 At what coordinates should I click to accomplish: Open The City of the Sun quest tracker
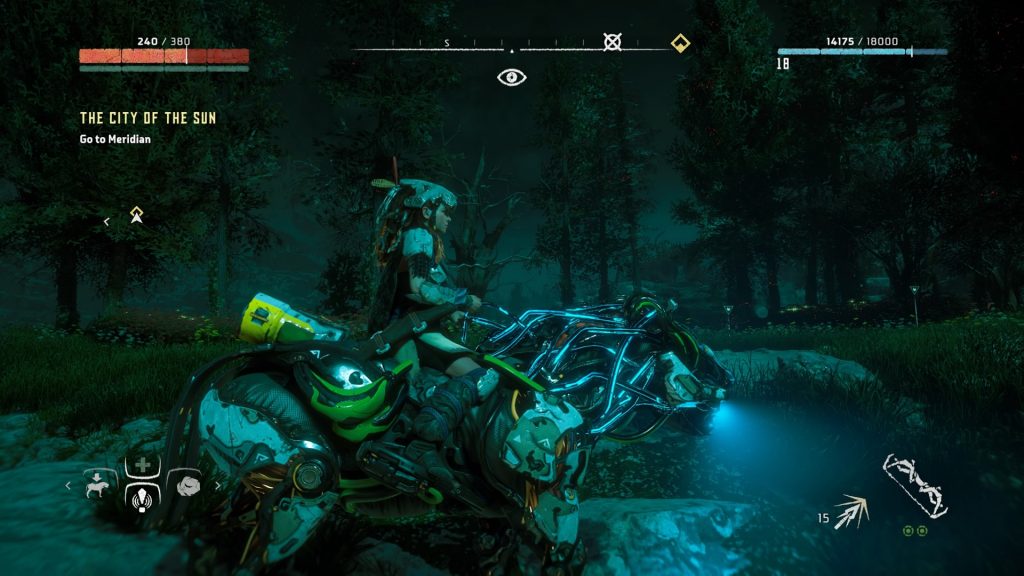tap(147, 118)
